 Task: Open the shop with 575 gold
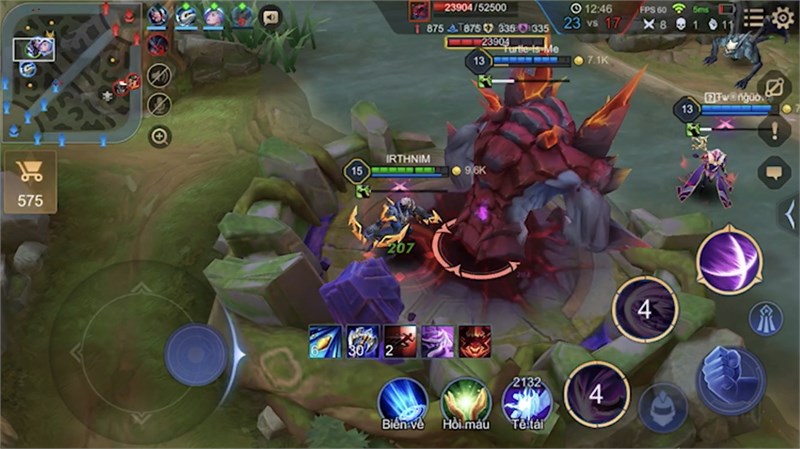pos(30,183)
